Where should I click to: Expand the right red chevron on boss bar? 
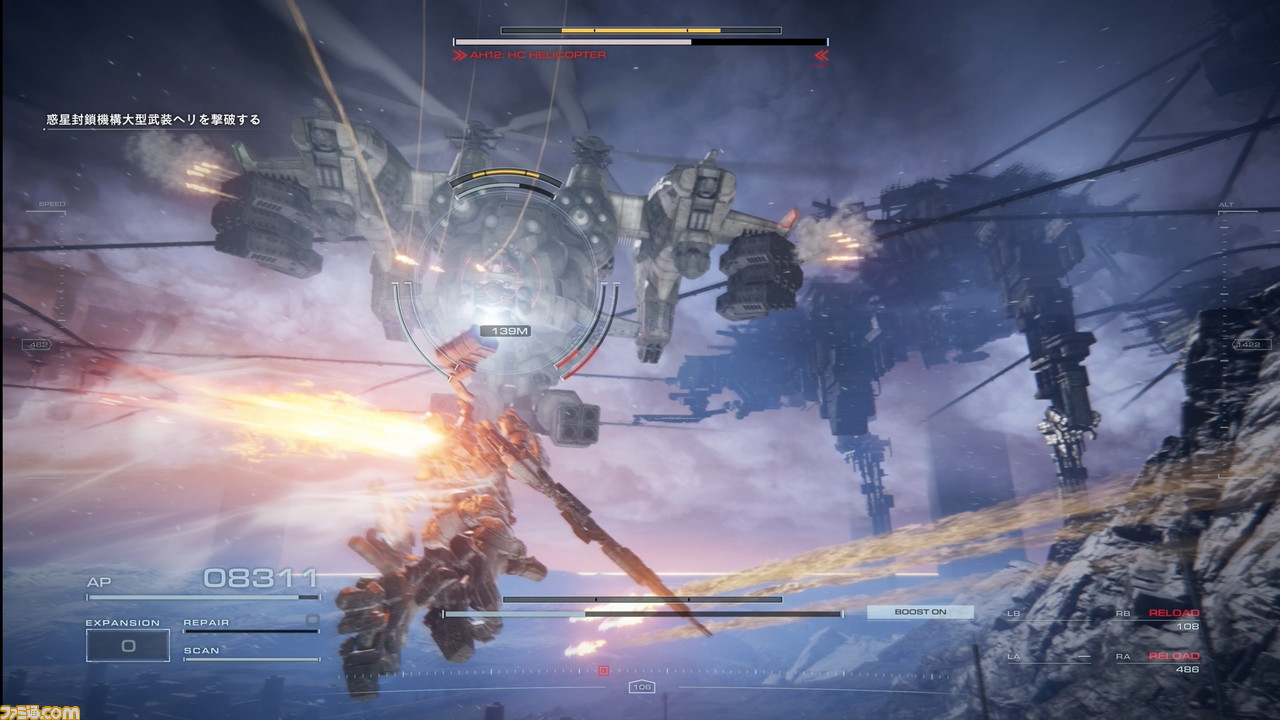coord(820,56)
